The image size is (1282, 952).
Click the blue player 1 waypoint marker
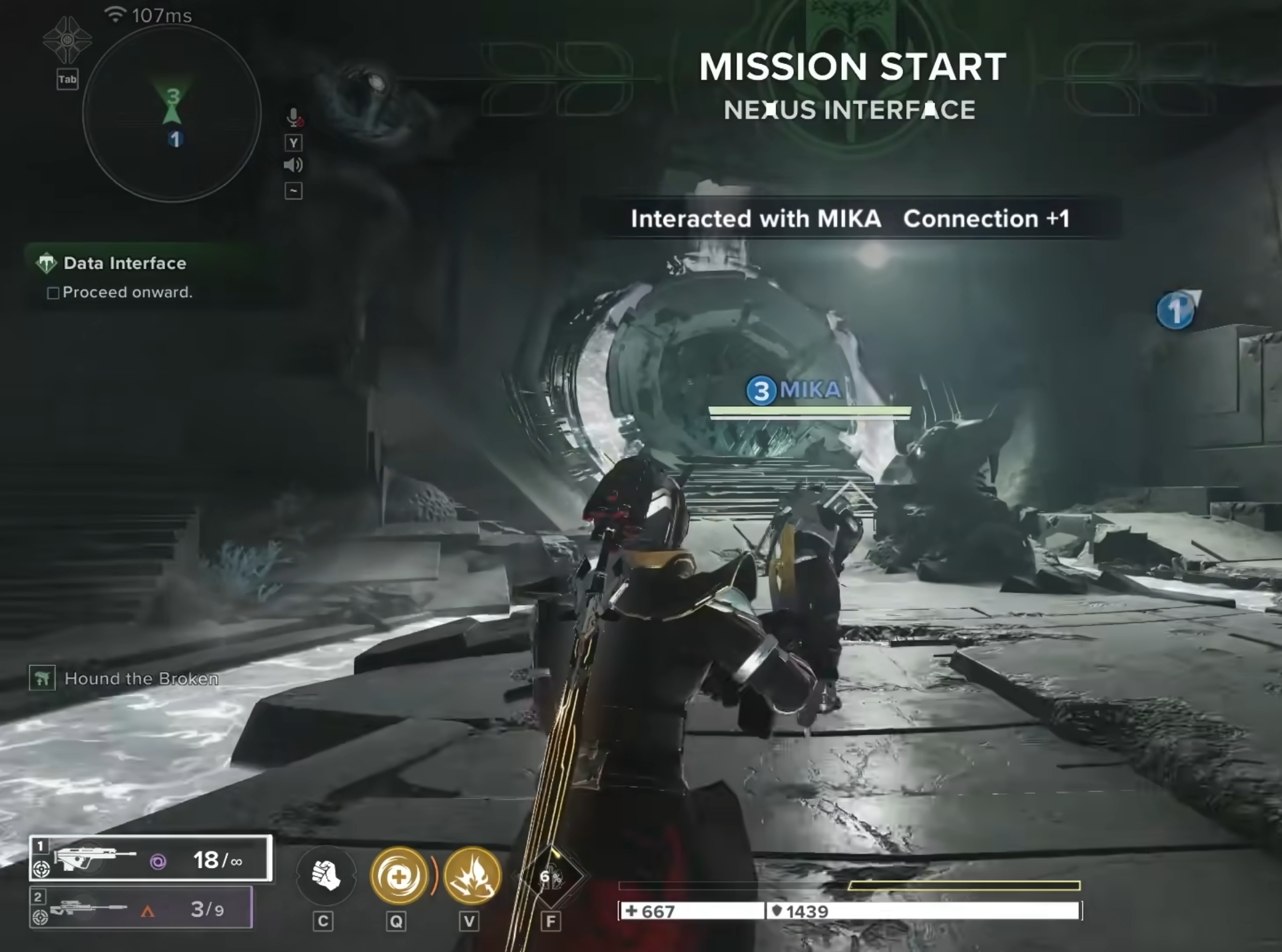point(1175,311)
